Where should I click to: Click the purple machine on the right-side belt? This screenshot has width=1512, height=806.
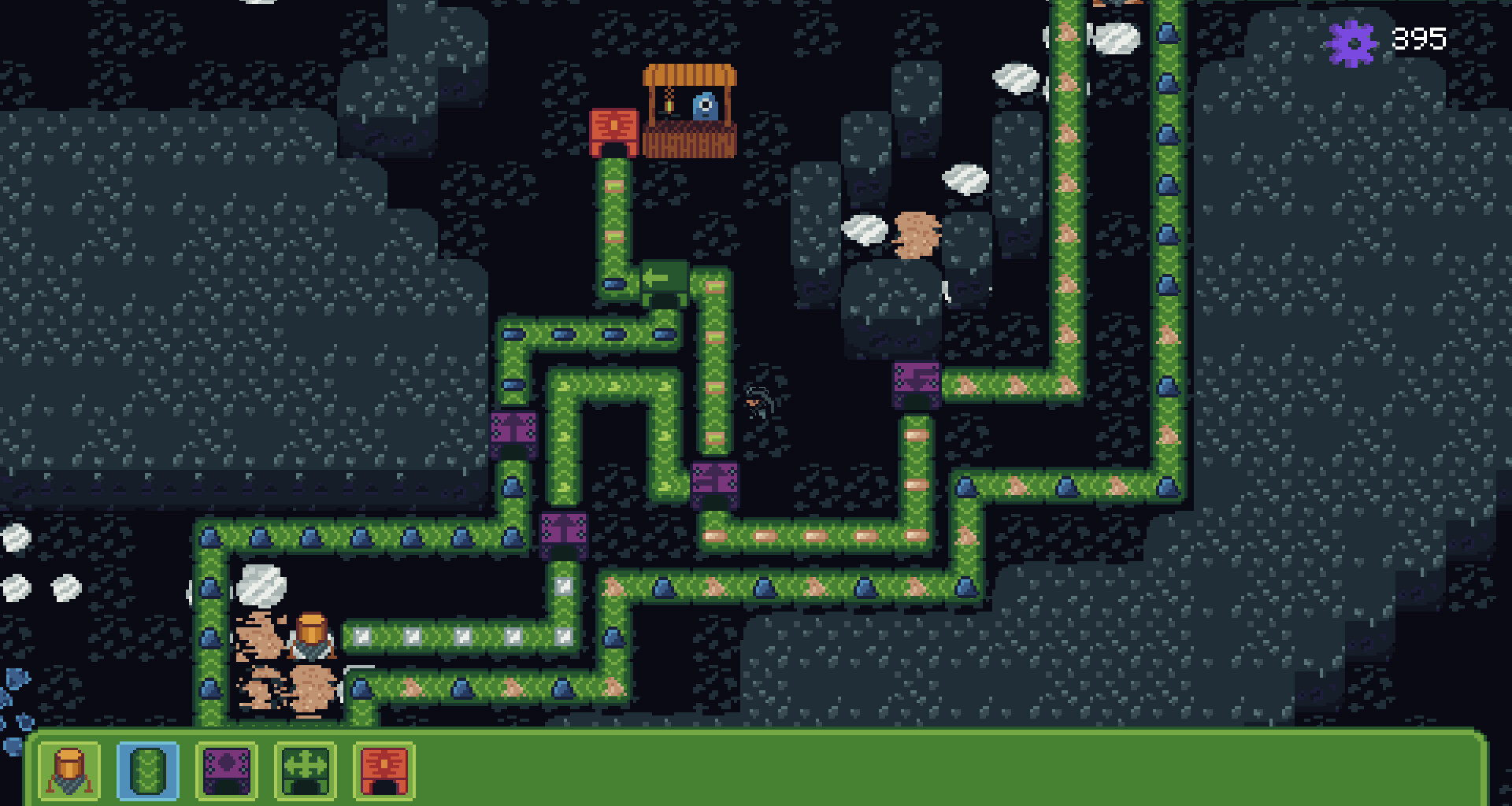coord(916,386)
